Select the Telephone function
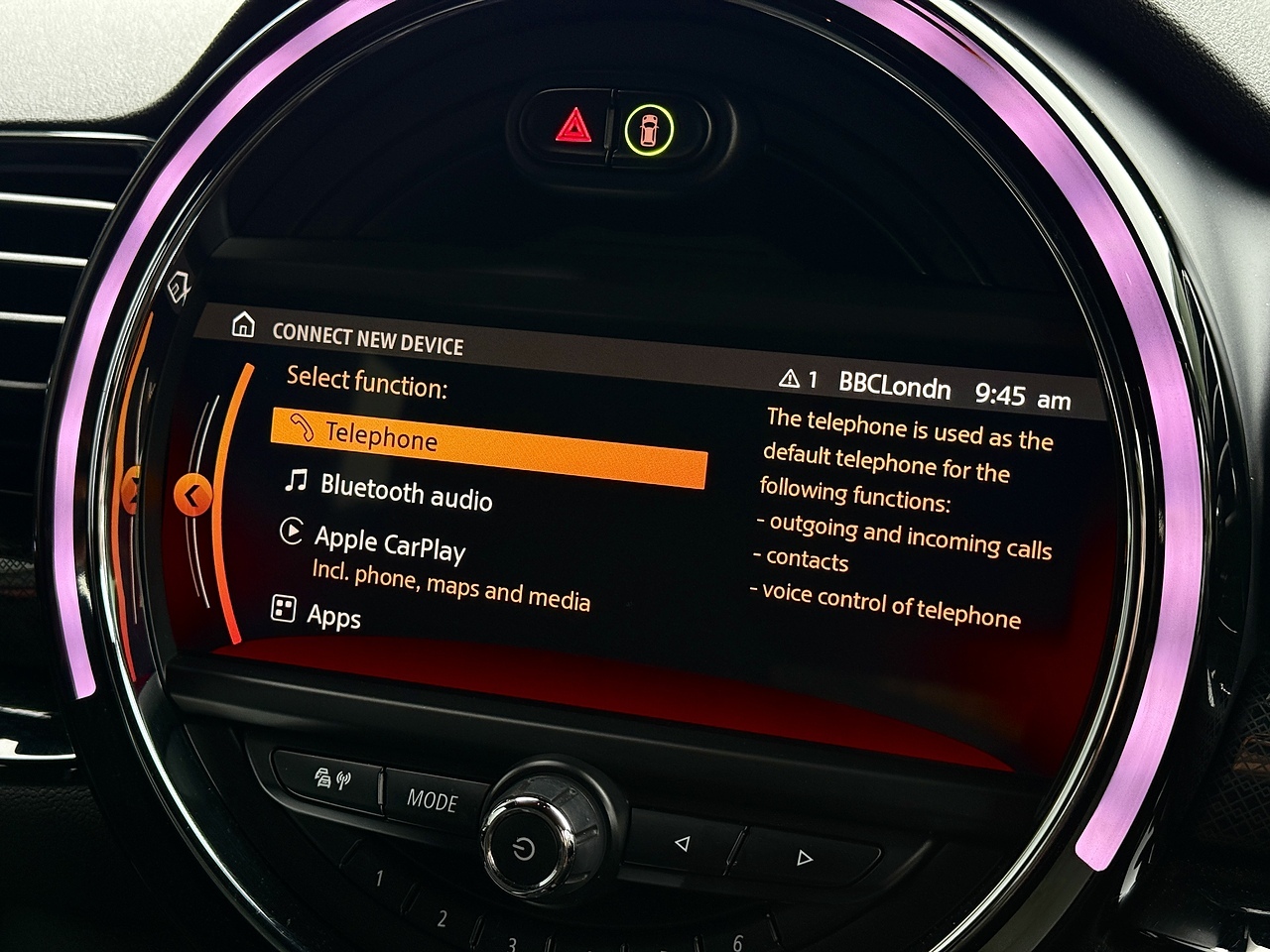This screenshot has height=952, width=1270. click(486, 445)
